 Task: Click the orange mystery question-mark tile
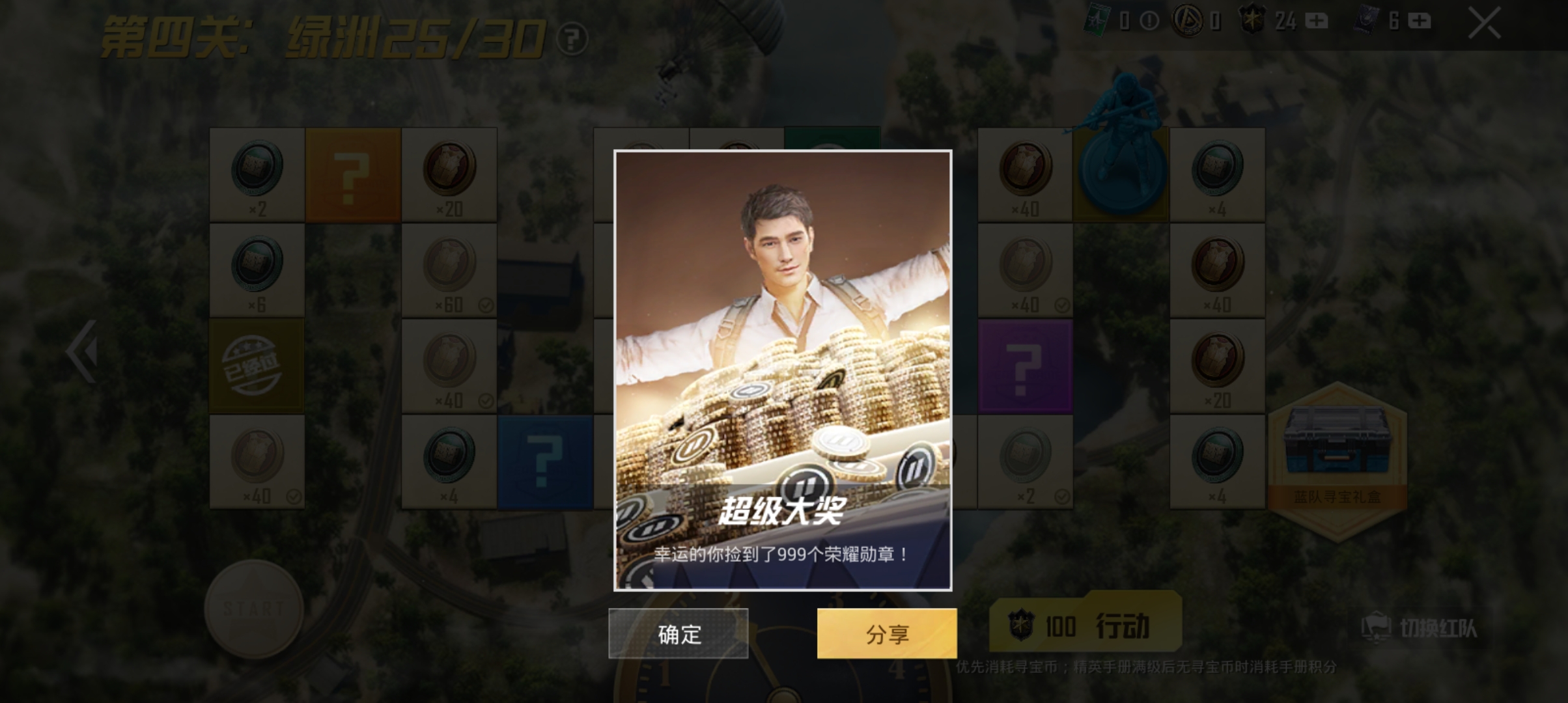(x=352, y=173)
